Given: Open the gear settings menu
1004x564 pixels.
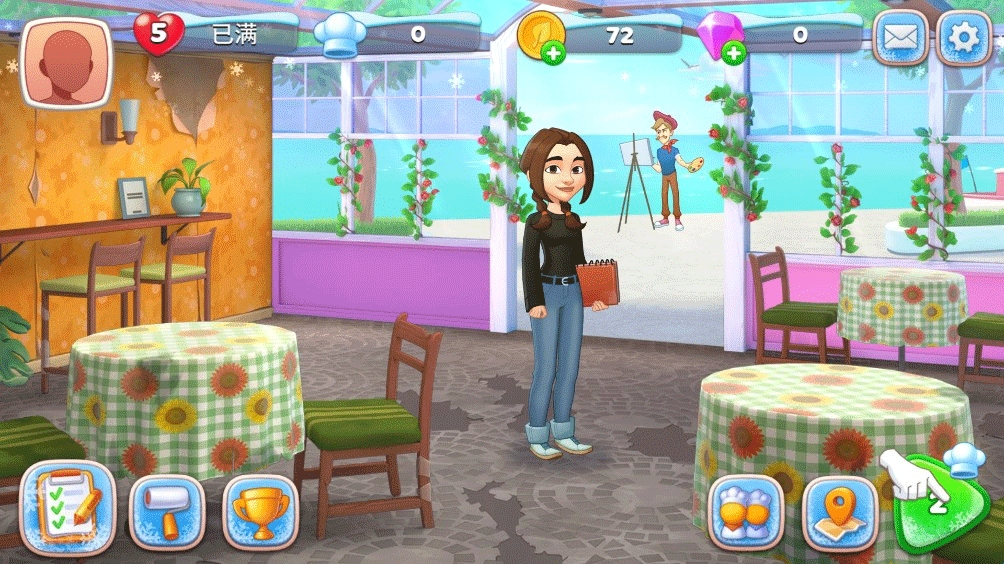Looking at the screenshot, I should [x=964, y=39].
